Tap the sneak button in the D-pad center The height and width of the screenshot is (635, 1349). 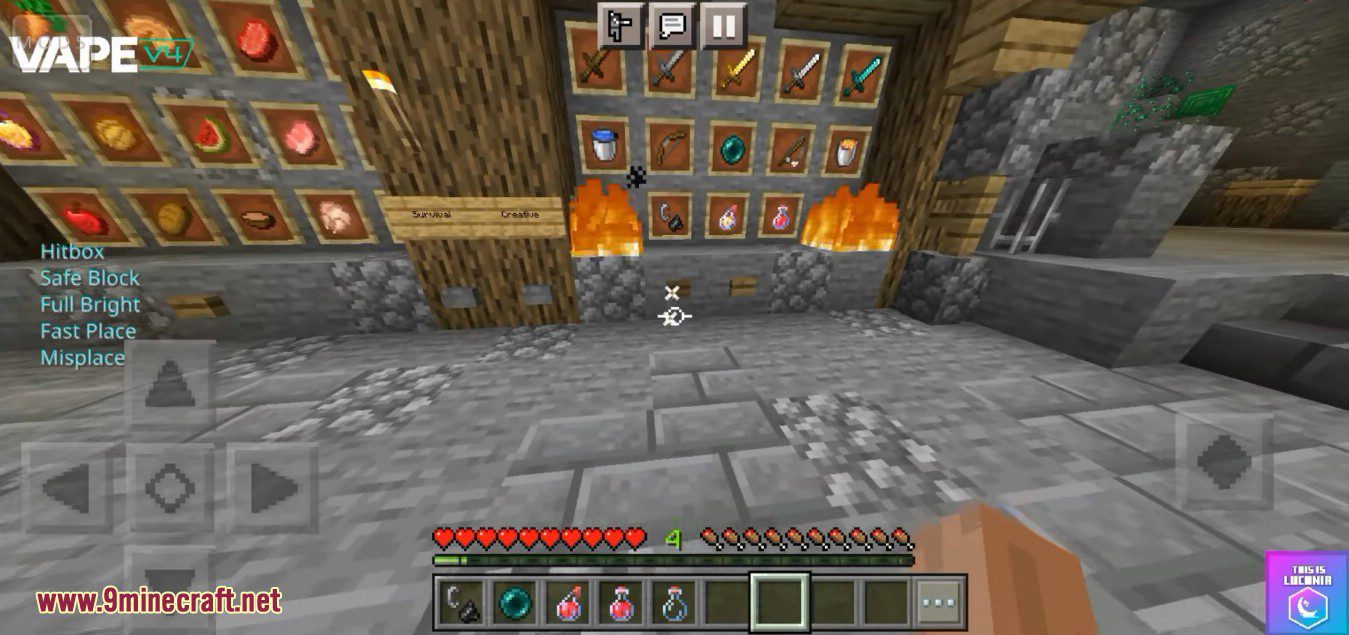[169, 488]
